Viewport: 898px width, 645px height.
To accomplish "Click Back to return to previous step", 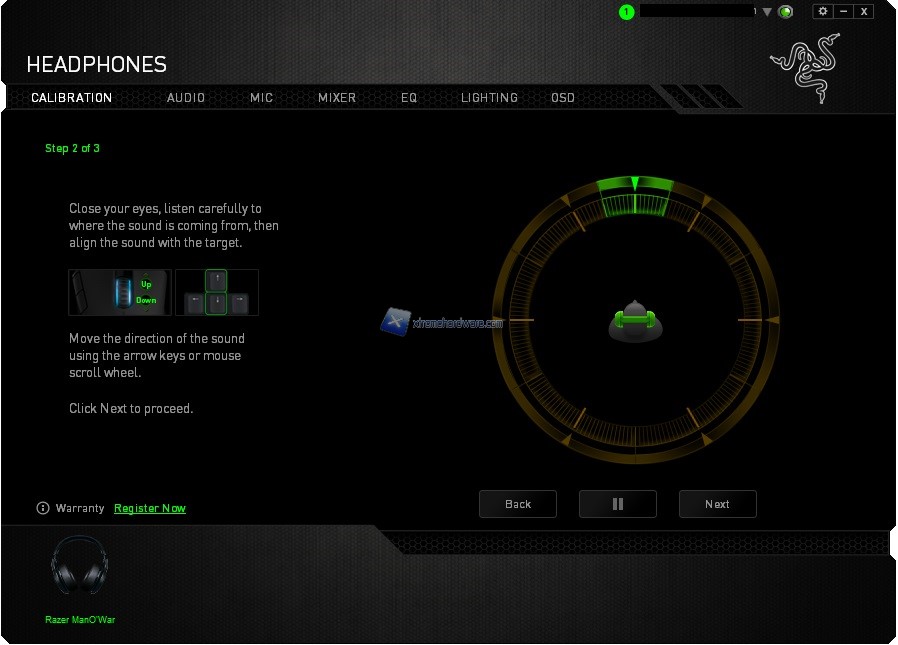I will [518, 504].
